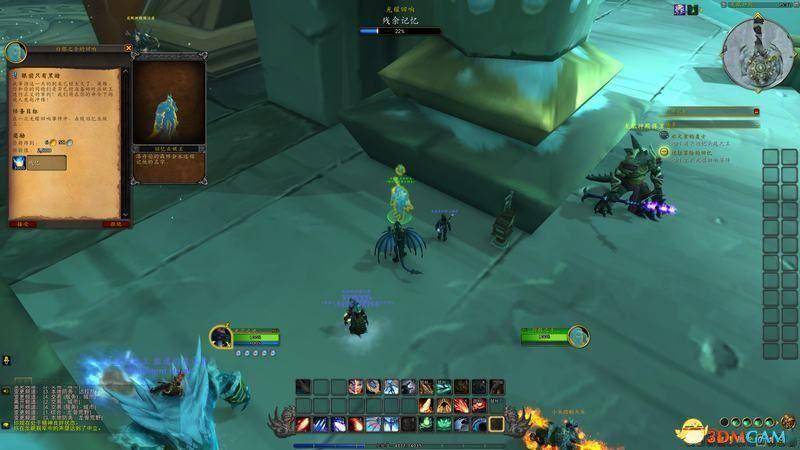Activate the gold-highlighted last slot on the bottom hotbar
Viewport: 800px width, 450px height.
coord(498,424)
